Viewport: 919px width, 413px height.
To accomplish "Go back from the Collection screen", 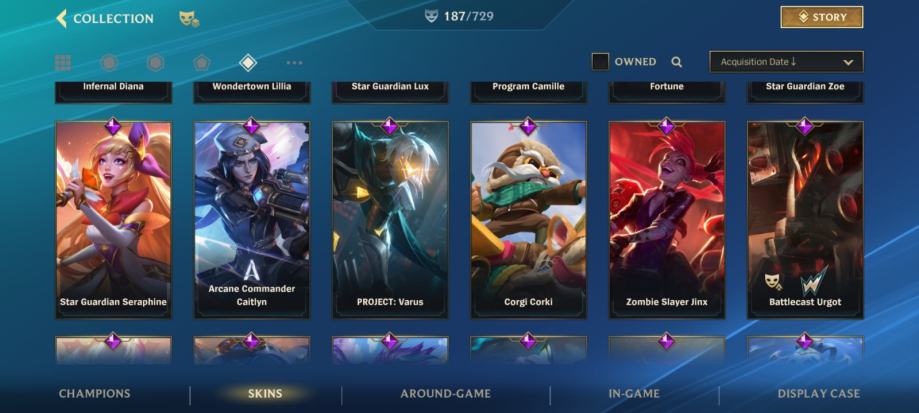I will (x=62, y=18).
